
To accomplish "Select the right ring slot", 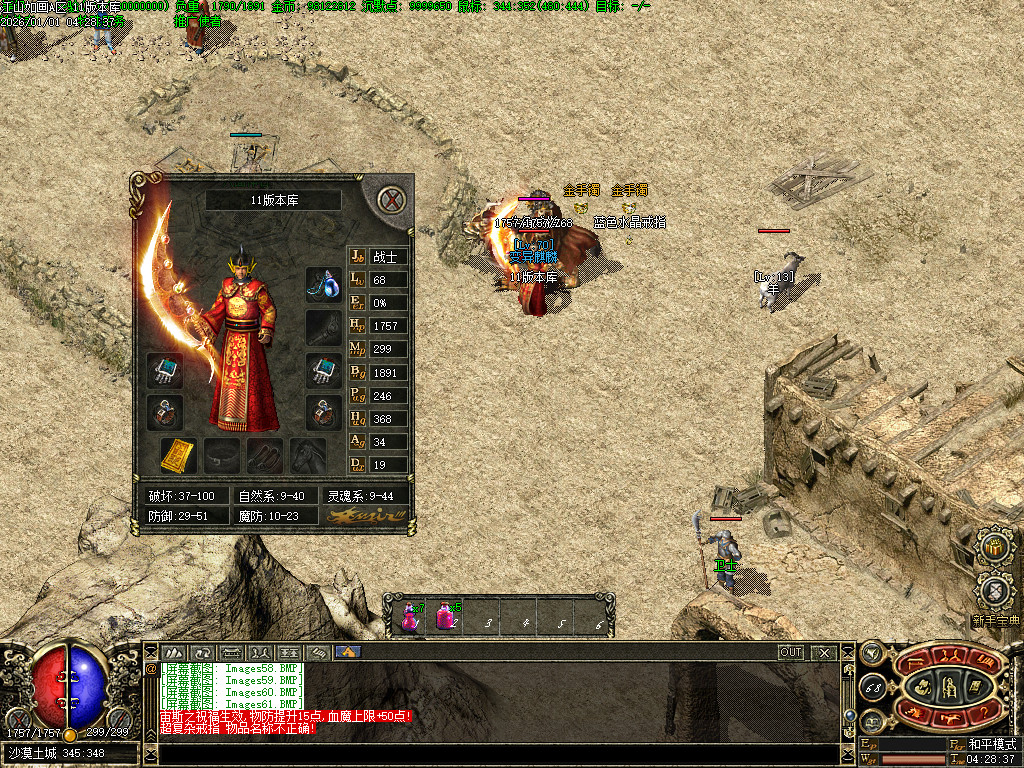I will coord(323,411).
